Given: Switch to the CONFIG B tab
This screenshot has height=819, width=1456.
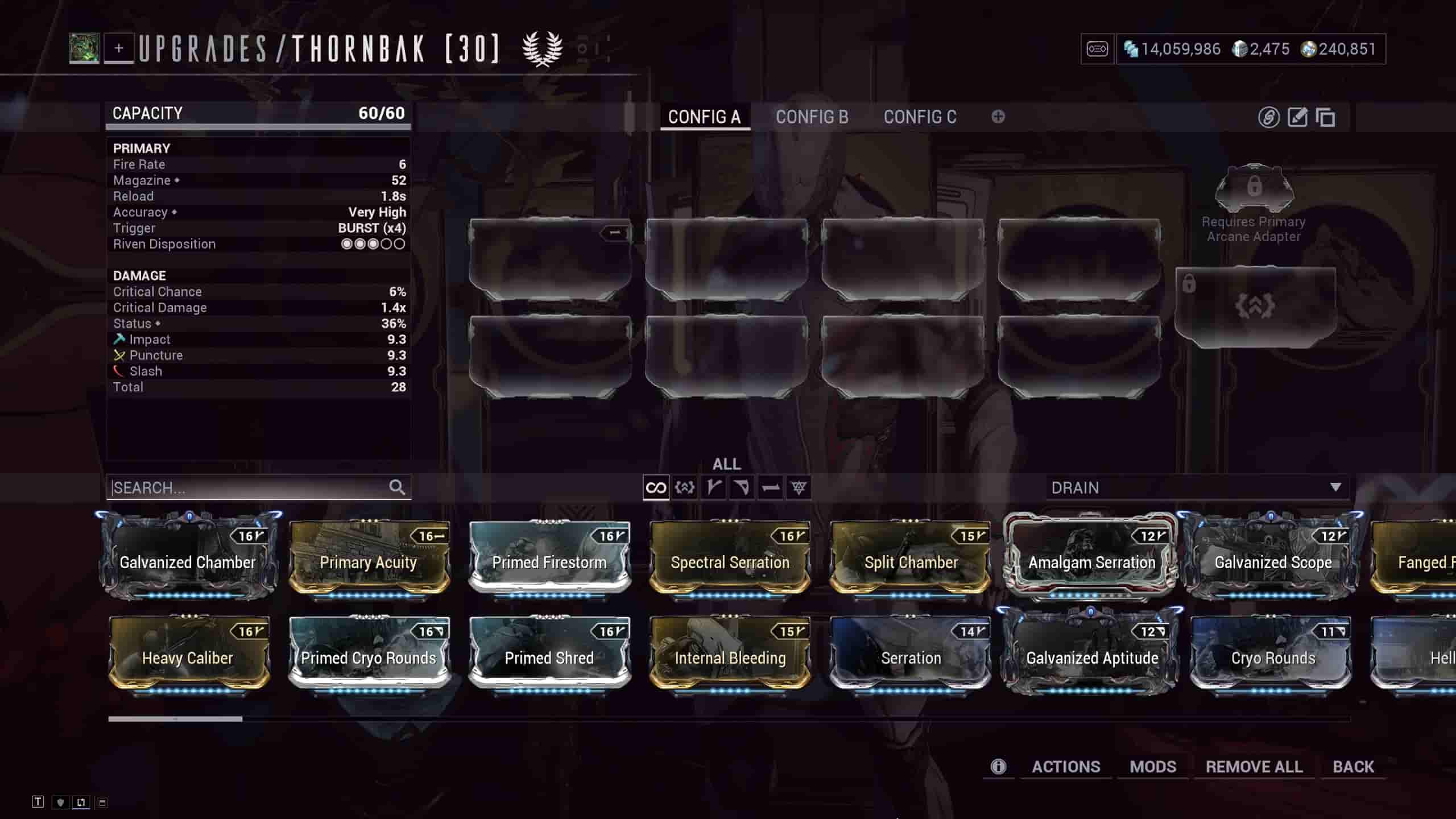Looking at the screenshot, I should tap(812, 117).
